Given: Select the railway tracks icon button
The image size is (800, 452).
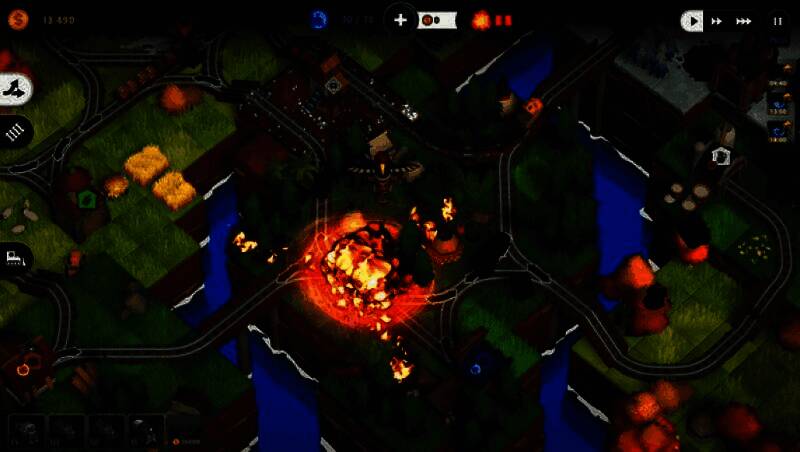Looking at the screenshot, I should point(15,131).
